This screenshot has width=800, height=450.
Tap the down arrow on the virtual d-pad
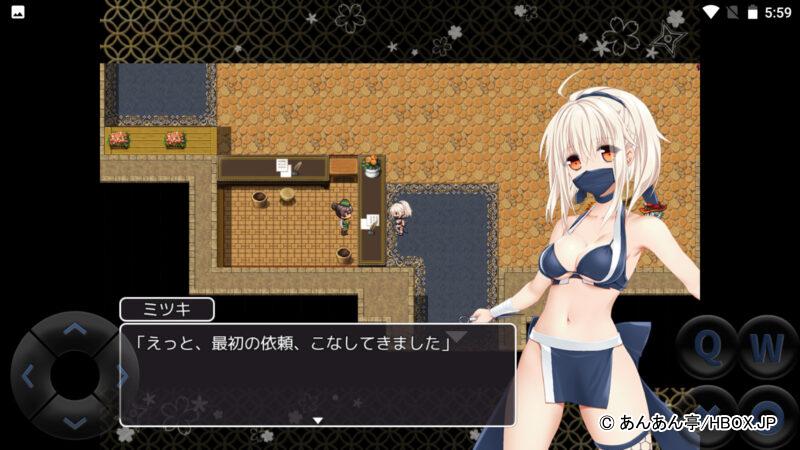[x=74, y=422]
